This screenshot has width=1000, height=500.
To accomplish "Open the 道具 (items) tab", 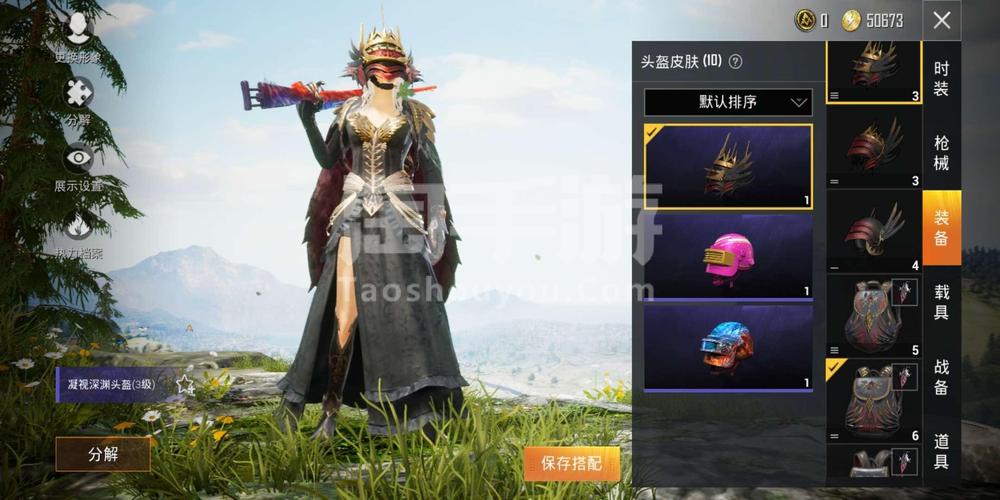I will coord(941,451).
